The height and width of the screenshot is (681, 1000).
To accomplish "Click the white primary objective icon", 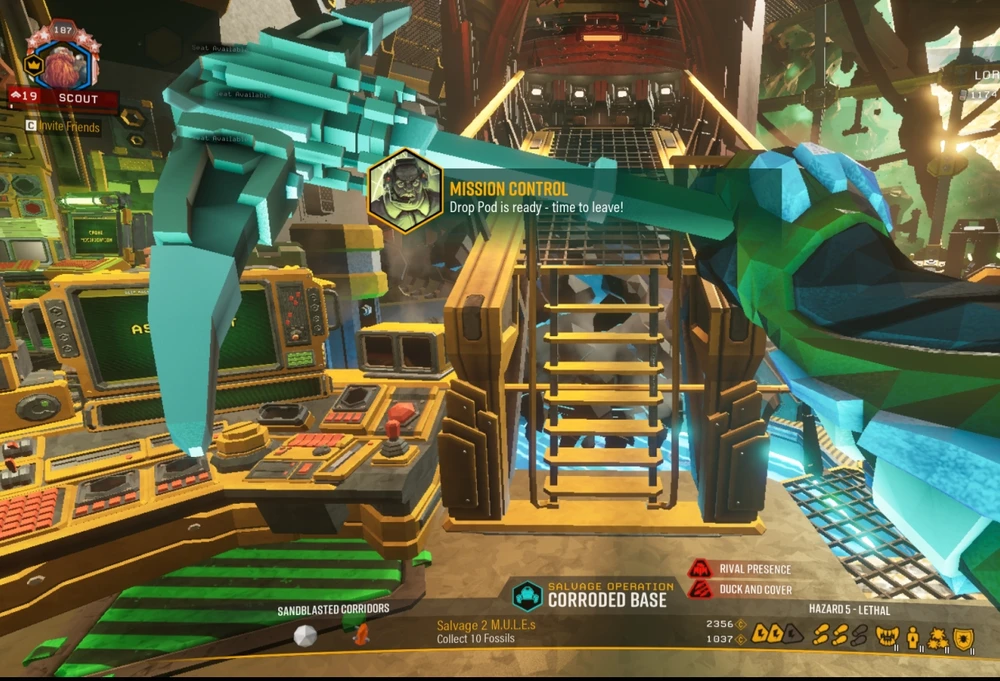I will pos(305,636).
